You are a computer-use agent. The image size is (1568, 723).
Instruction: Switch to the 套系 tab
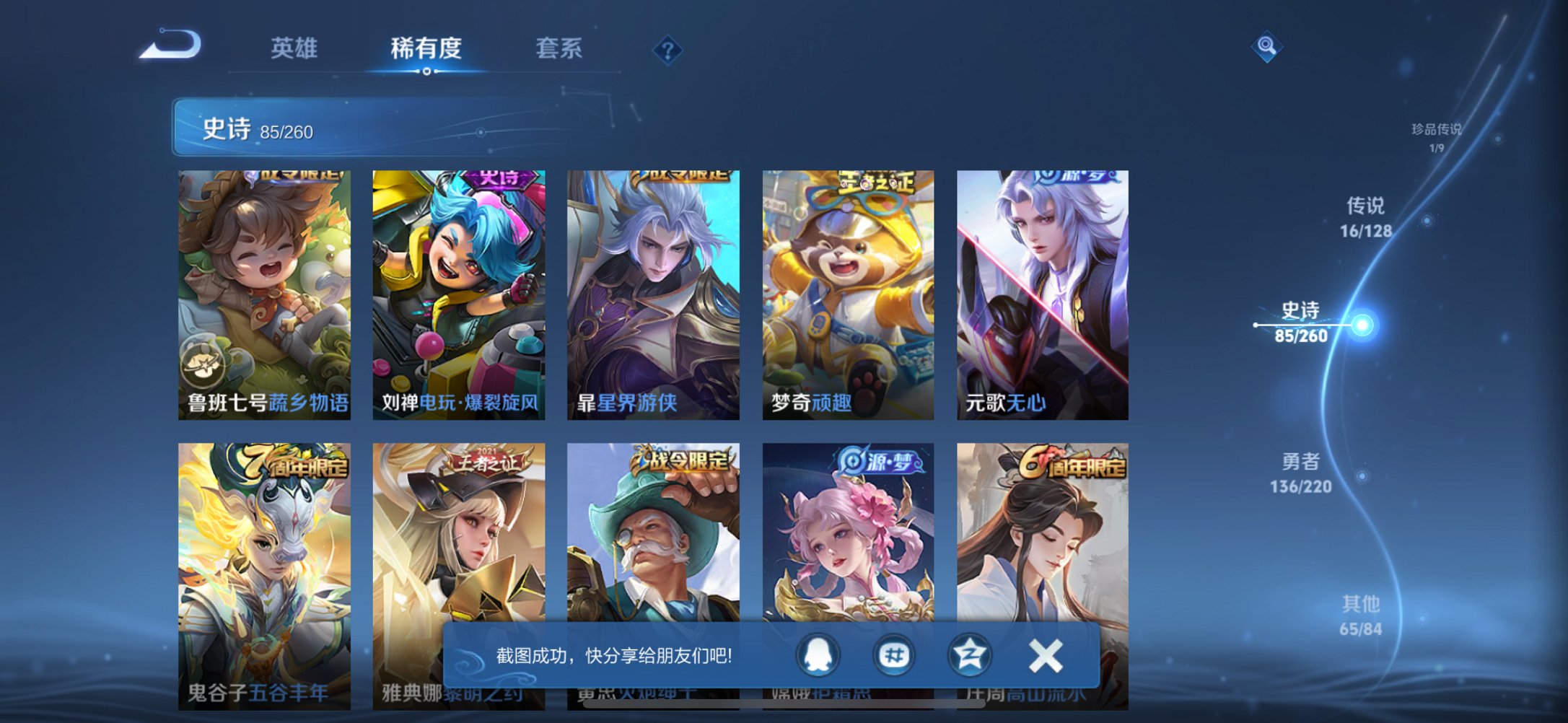[x=559, y=49]
